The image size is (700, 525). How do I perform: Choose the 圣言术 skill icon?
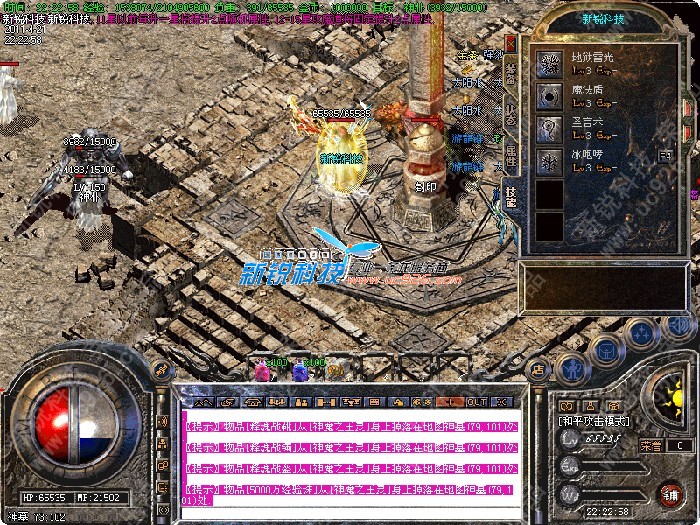(548, 129)
